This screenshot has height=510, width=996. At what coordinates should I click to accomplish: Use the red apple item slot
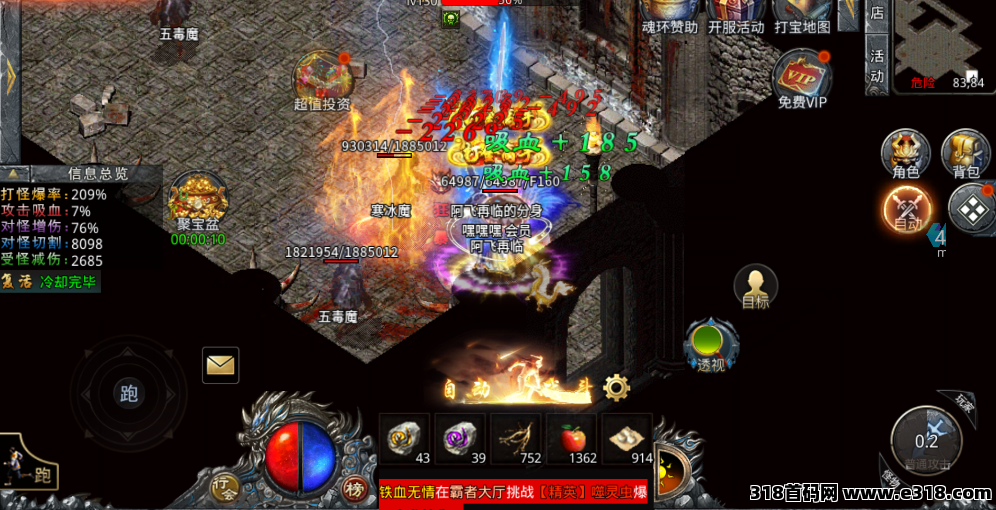pyautogui.click(x=572, y=438)
